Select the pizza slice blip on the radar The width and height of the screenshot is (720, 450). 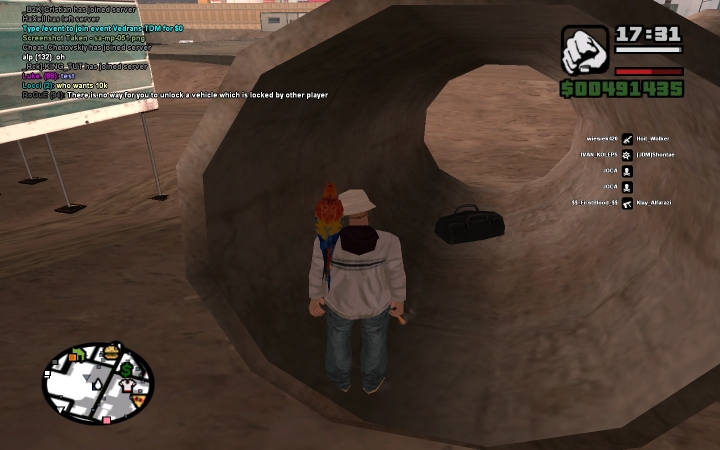pyautogui.click(x=139, y=399)
